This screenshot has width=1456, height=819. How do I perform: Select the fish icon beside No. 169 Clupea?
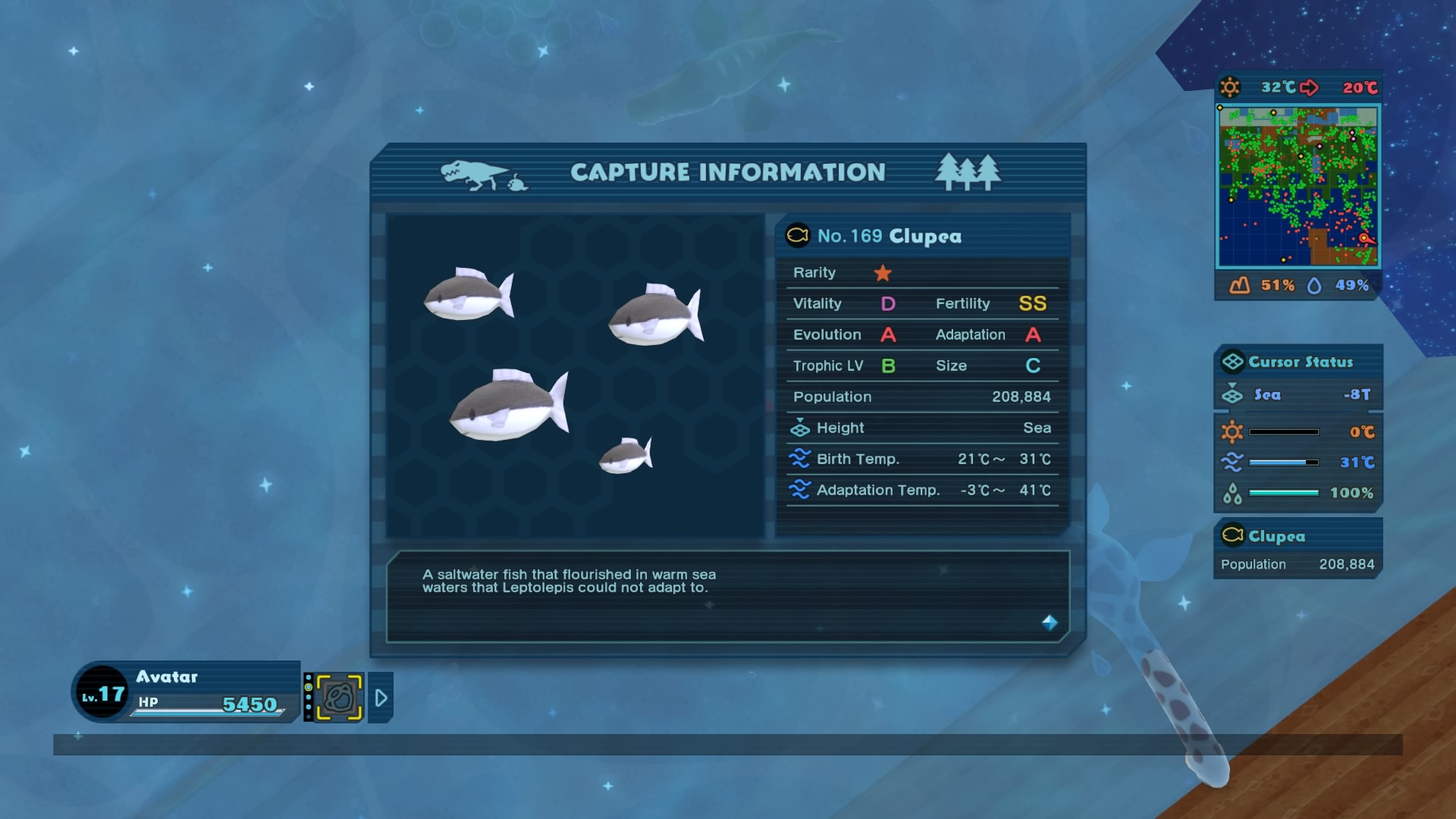click(797, 235)
